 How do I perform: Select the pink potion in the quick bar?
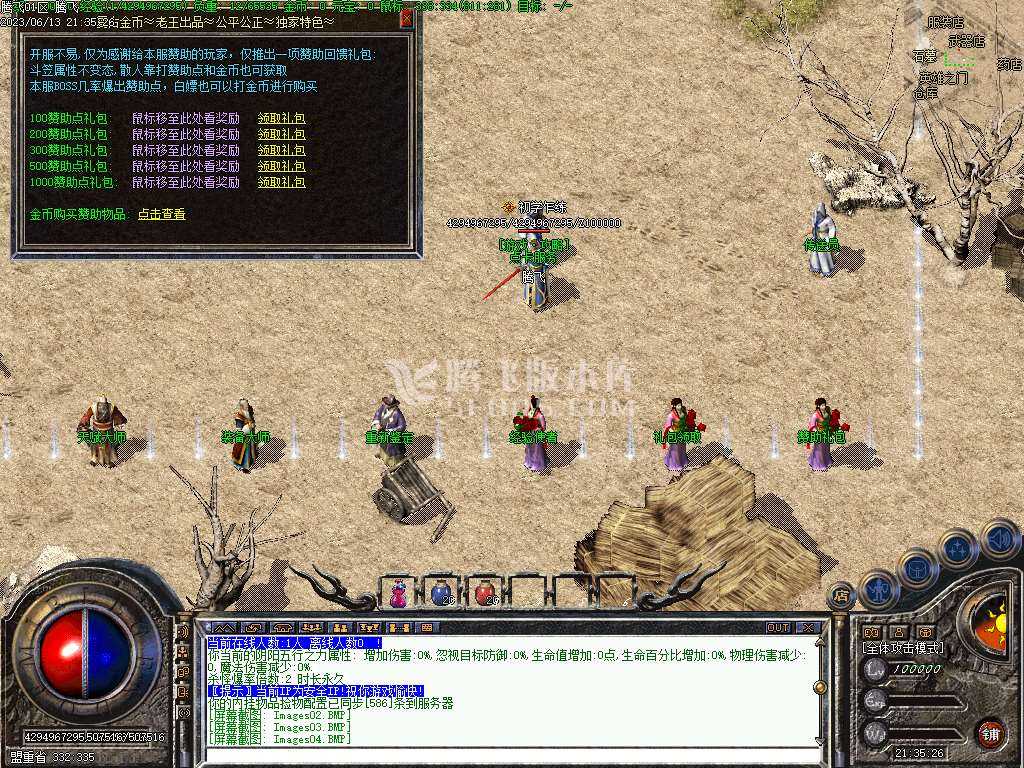[399, 594]
